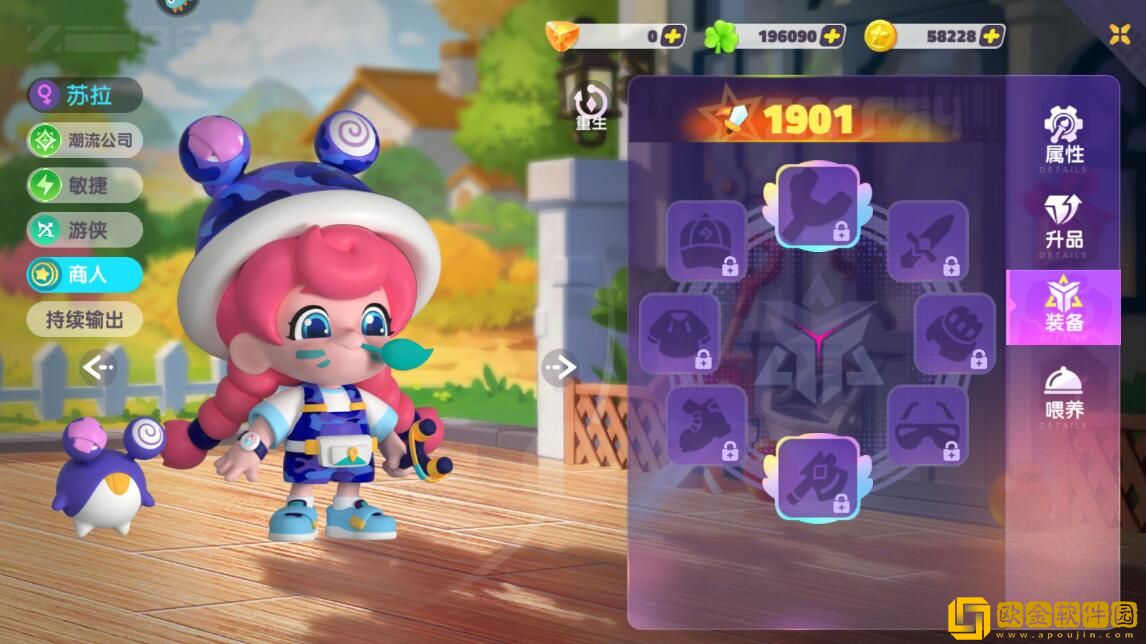Choose the locked glove equipment slot
This screenshot has height=644, width=1146.
[955, 333]
